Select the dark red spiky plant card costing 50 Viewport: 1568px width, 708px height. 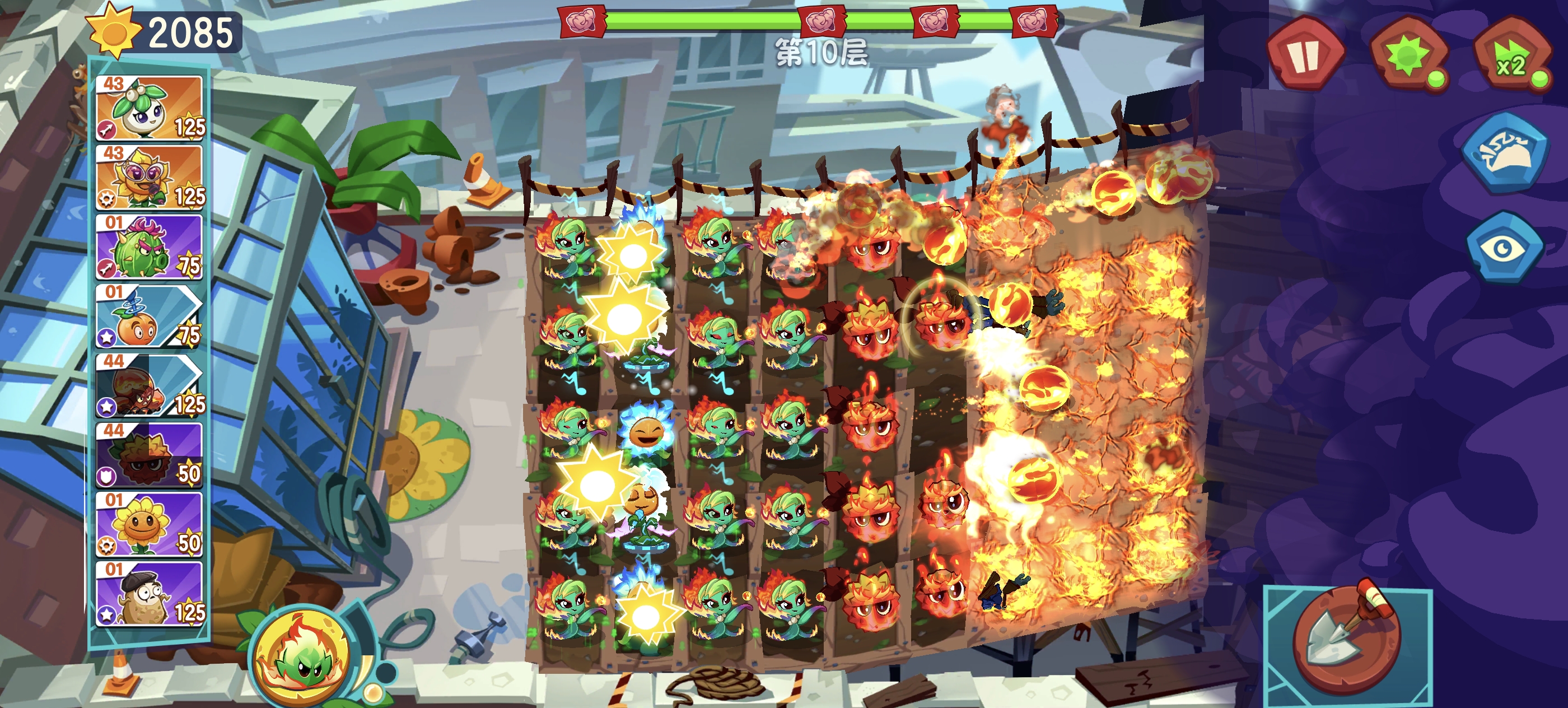pos(150,455)
